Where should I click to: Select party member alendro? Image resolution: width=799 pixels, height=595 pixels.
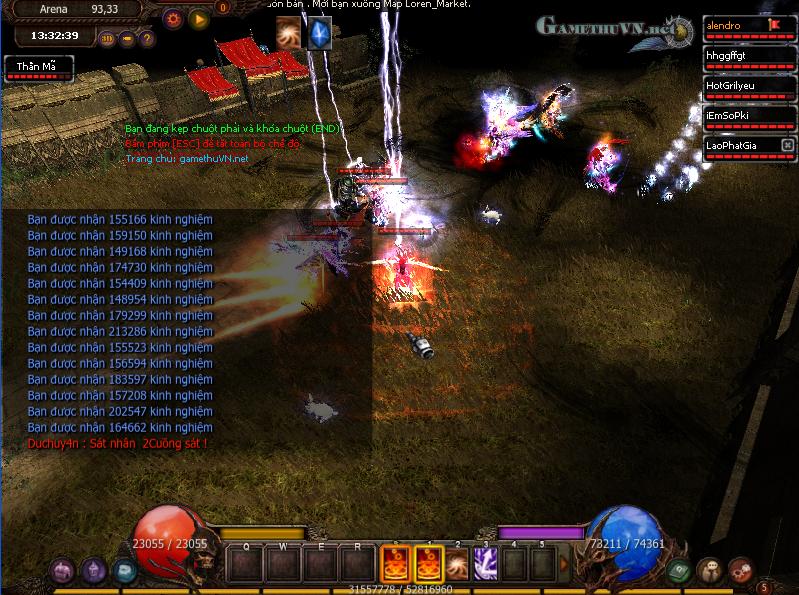[x=741, y=25]
